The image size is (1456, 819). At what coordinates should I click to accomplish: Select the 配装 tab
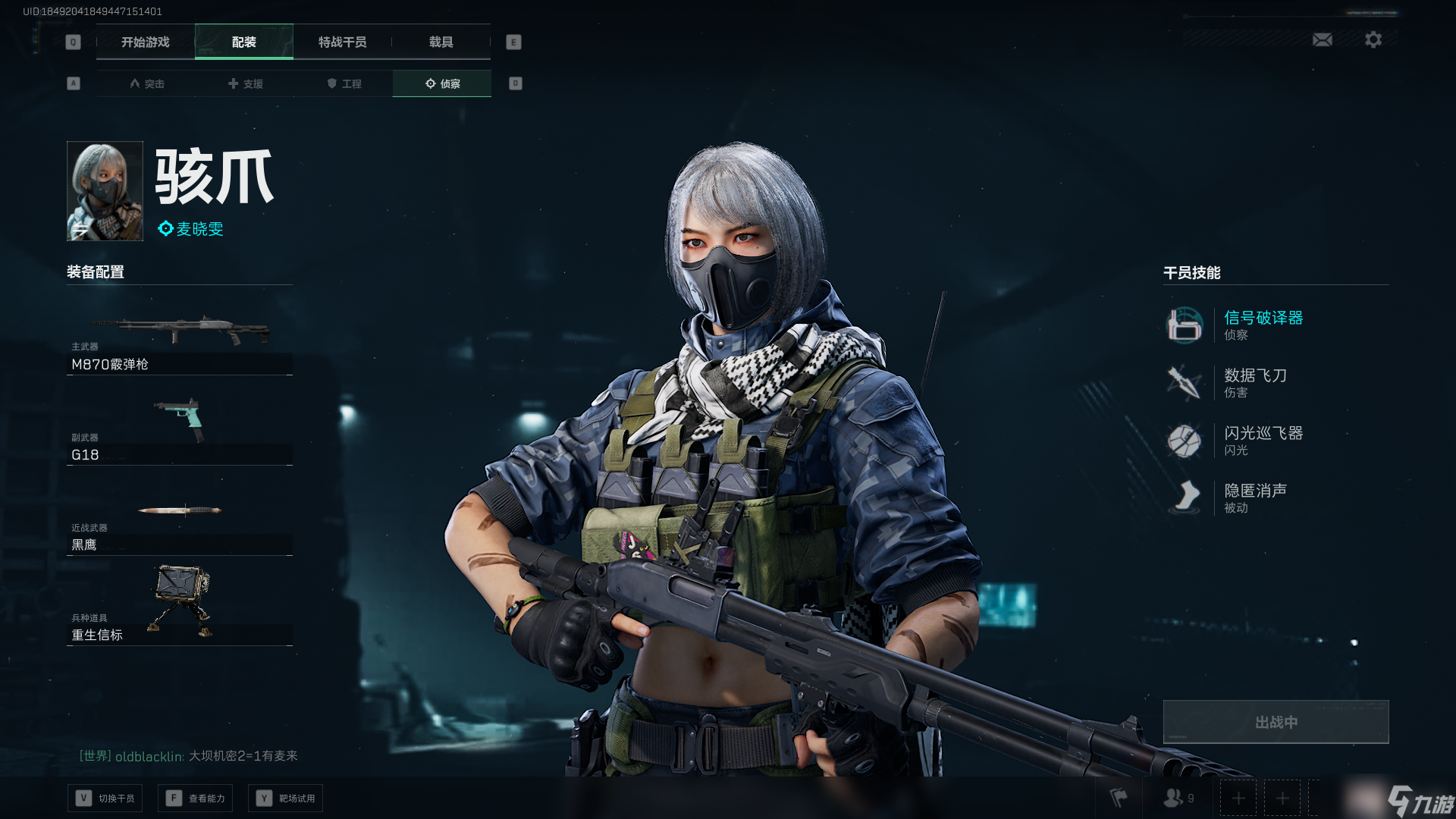tap(243, 42)
